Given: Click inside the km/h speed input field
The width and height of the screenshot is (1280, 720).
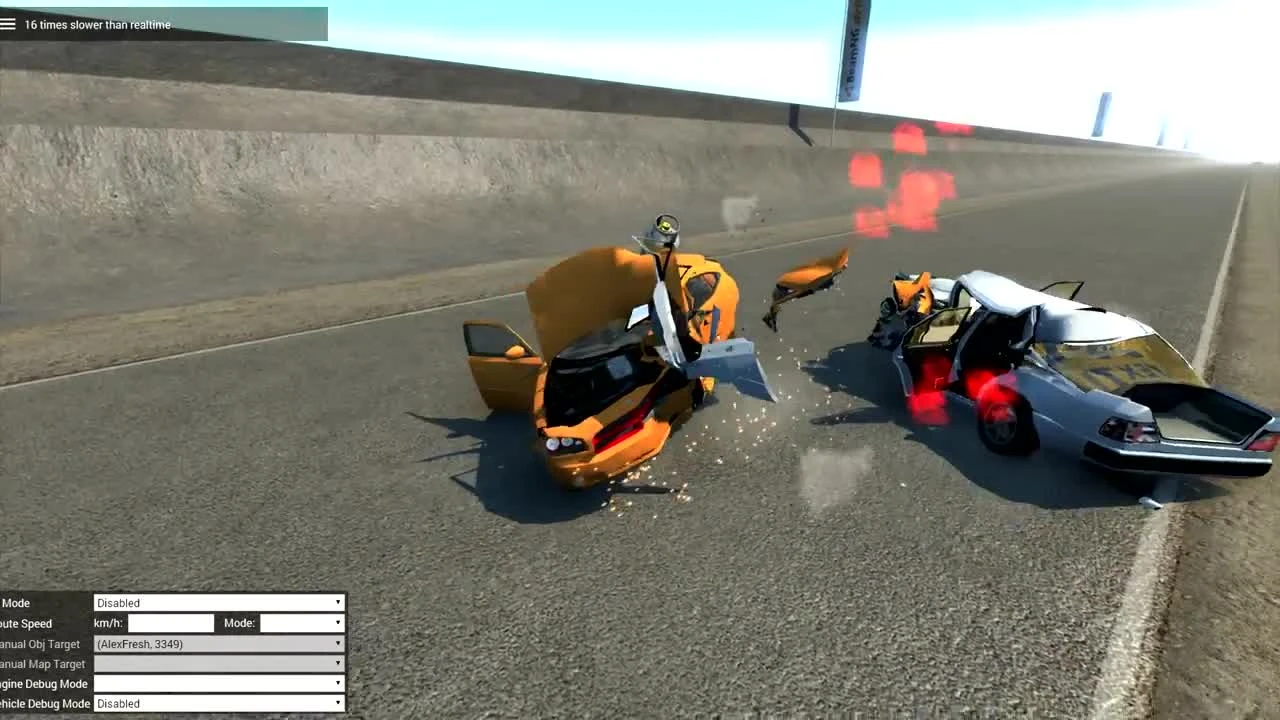Looking at the screenshot, I should tap(170, 622).
